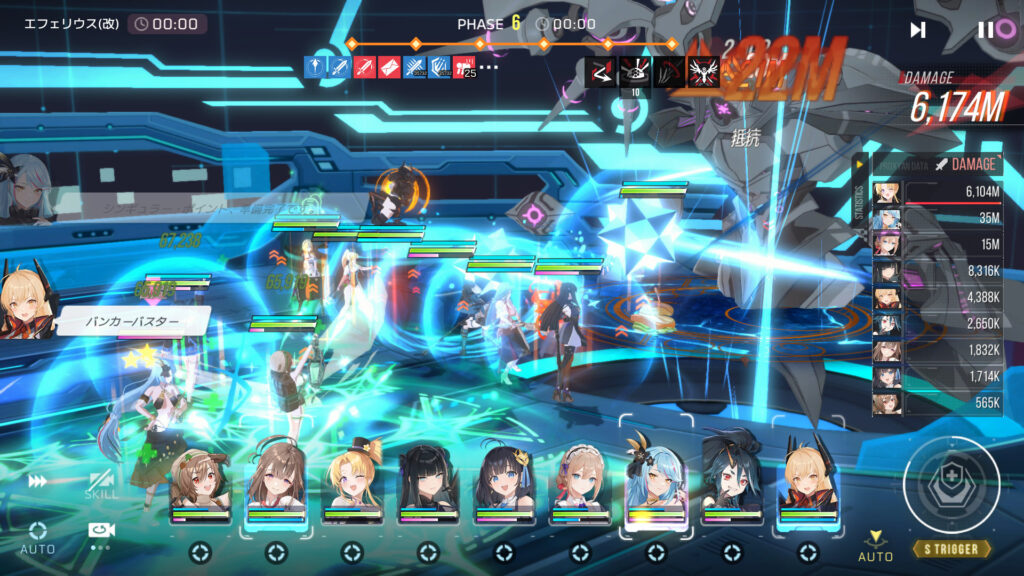
Task: Collapse the statistics panel arrow
Action: (858, 164)
